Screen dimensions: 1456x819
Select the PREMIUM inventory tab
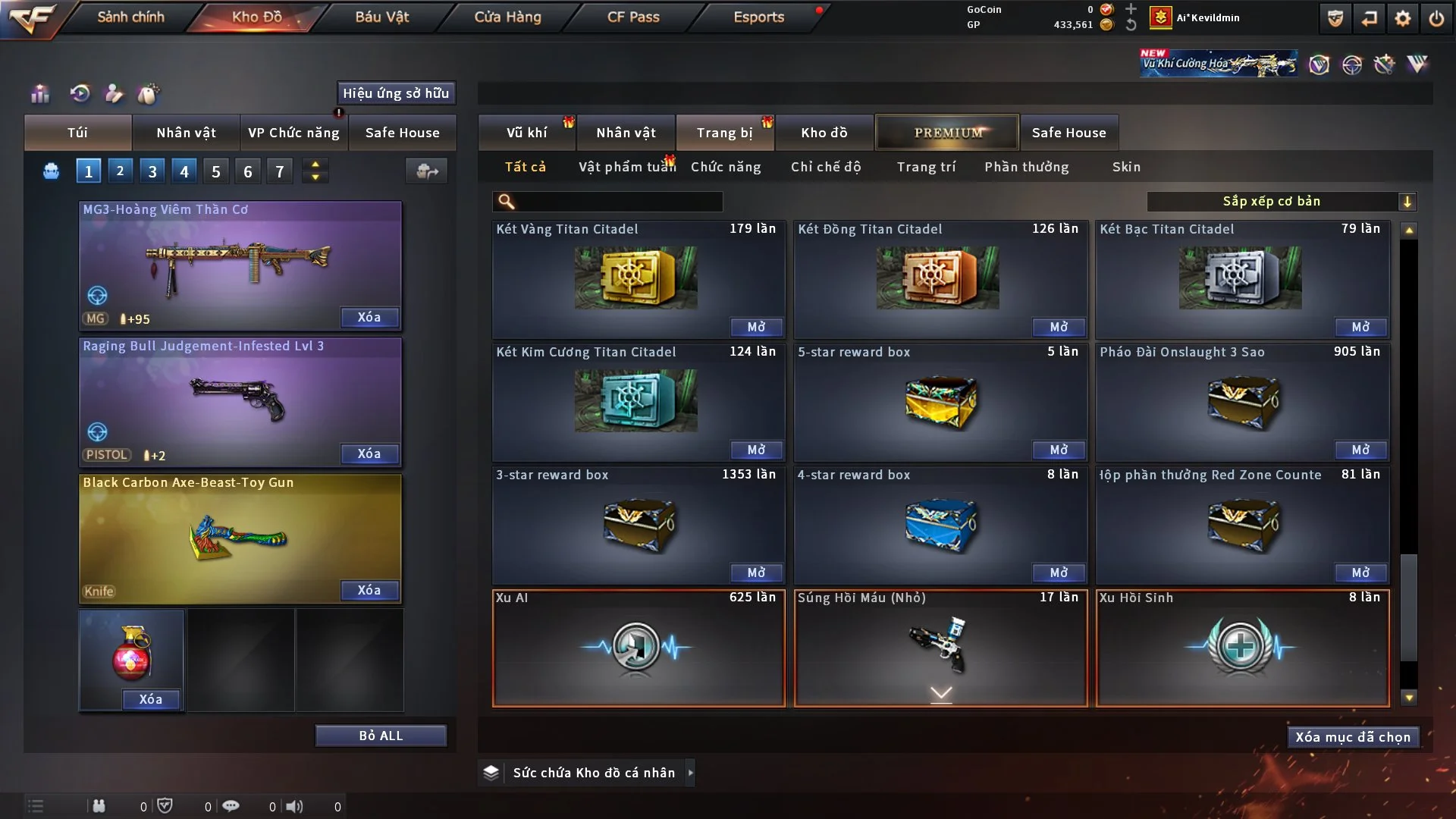pyautogui.click(x=947, y=133)
